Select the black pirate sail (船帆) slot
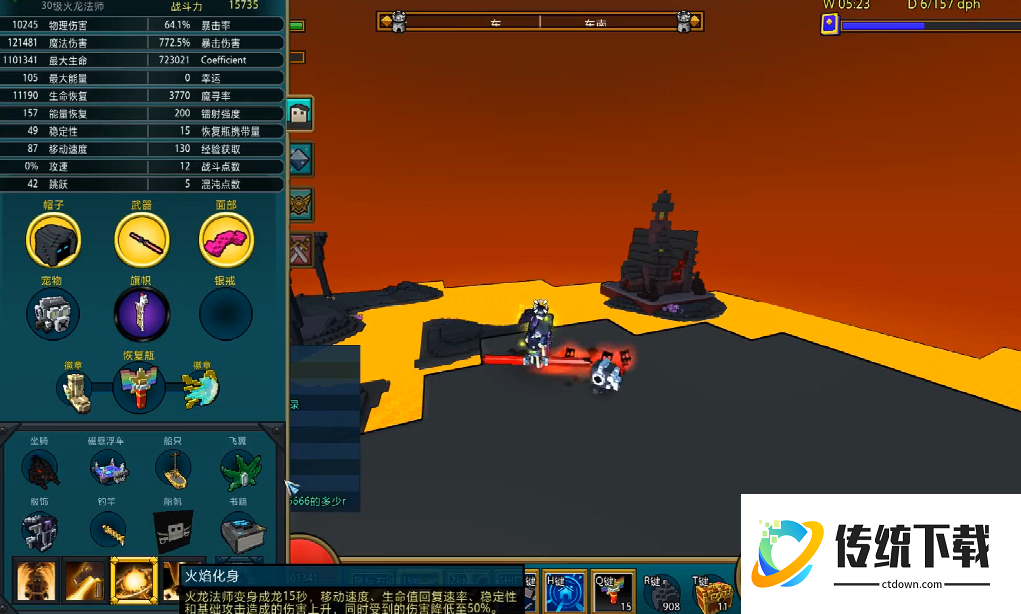1021x614 pixels. pyautogui.click(x=172, y=530)
